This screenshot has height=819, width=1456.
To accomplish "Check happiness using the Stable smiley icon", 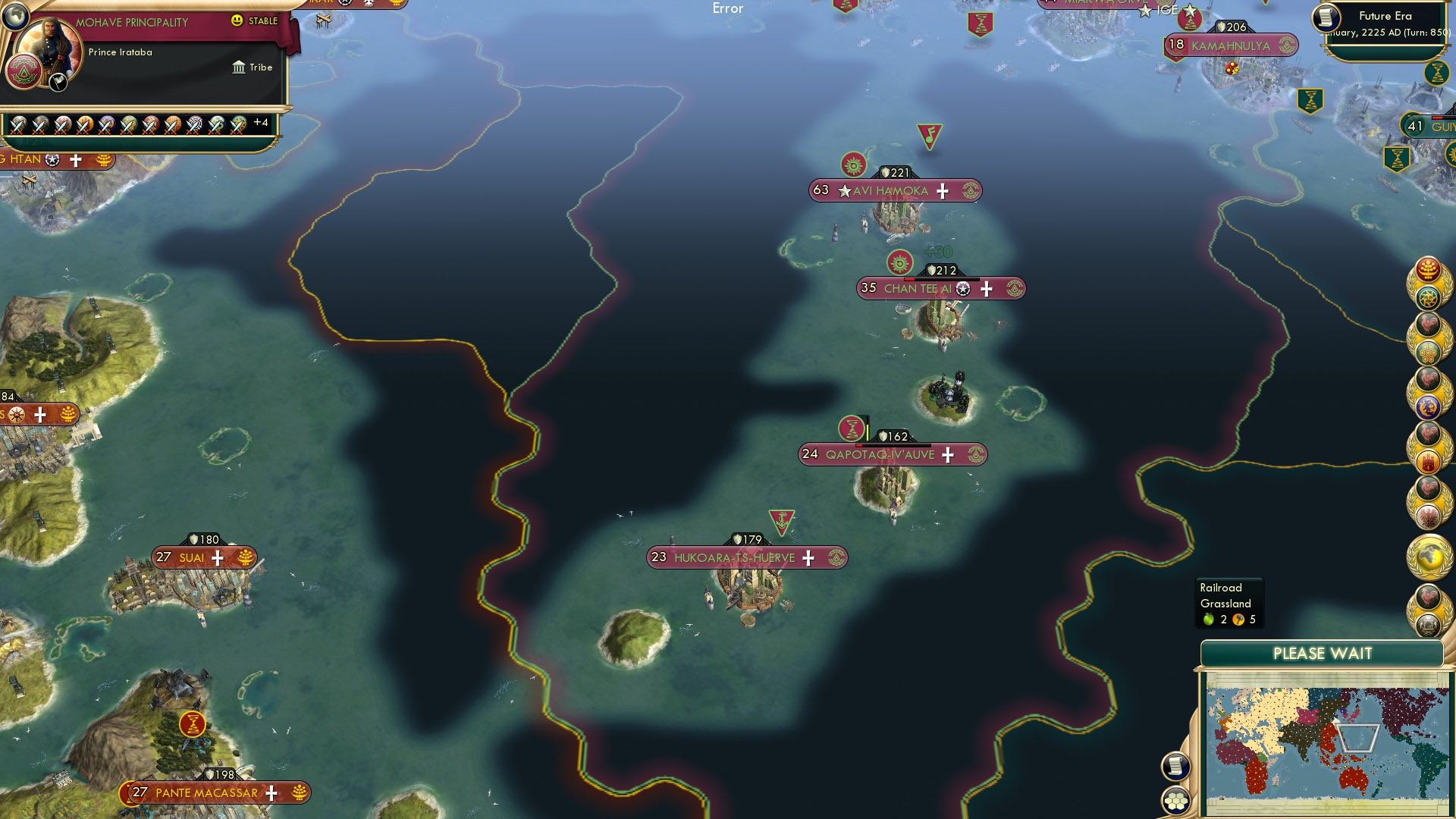I will coord(238,21).
